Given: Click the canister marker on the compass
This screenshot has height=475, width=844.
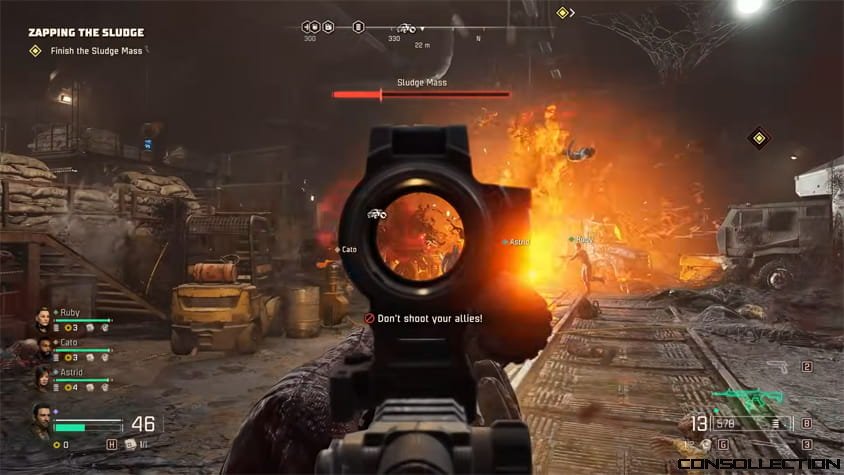Looking at the screenshot, I should click(358, 28).
